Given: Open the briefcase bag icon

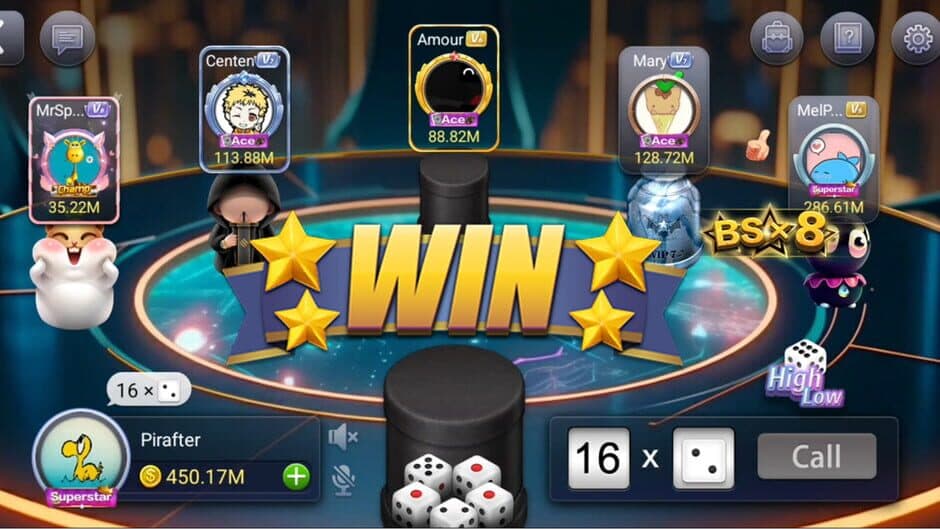Looking at the screenshot, I should [776, 39].
